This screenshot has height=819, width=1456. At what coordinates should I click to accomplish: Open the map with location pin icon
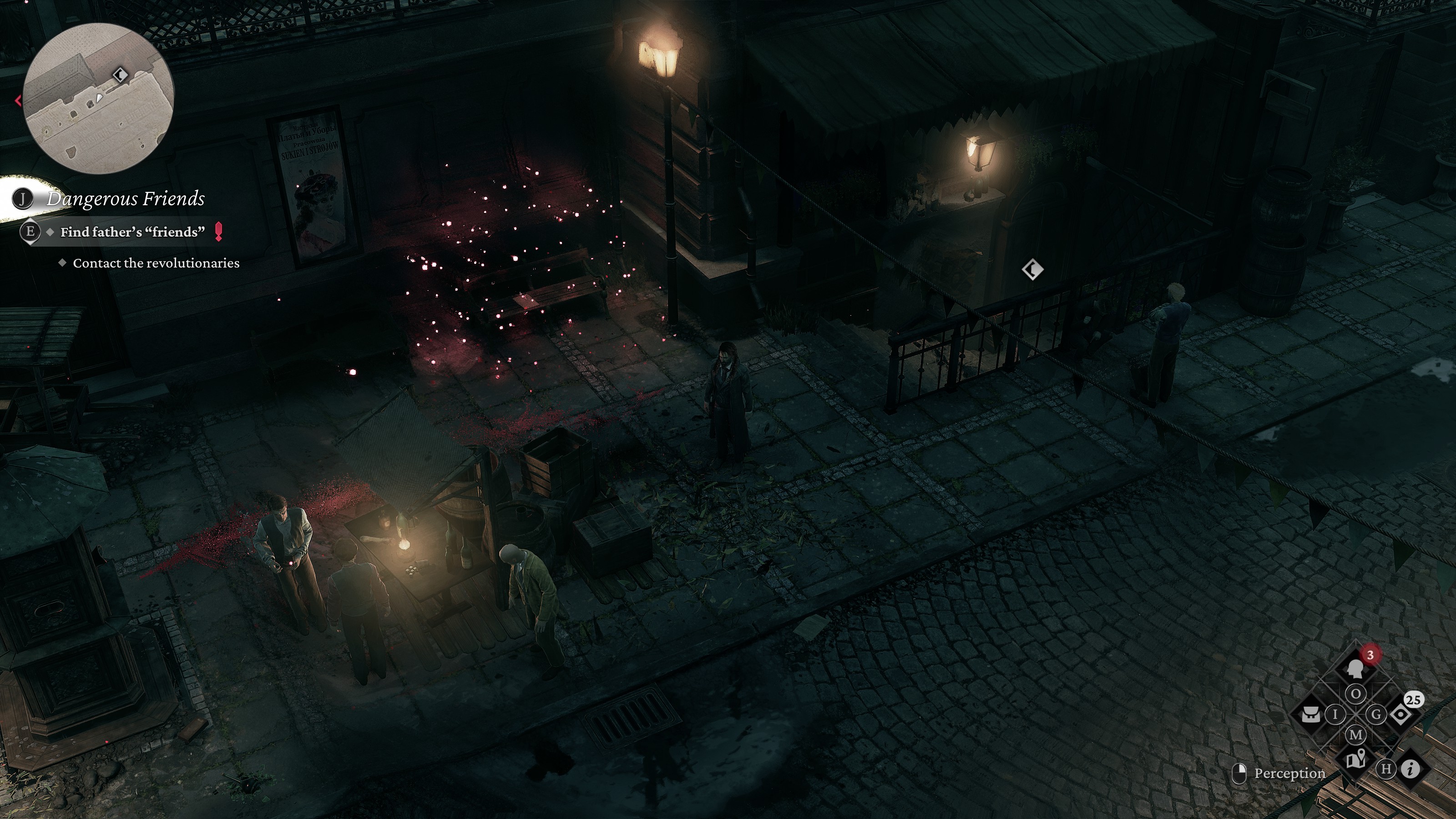(1355, 759)
